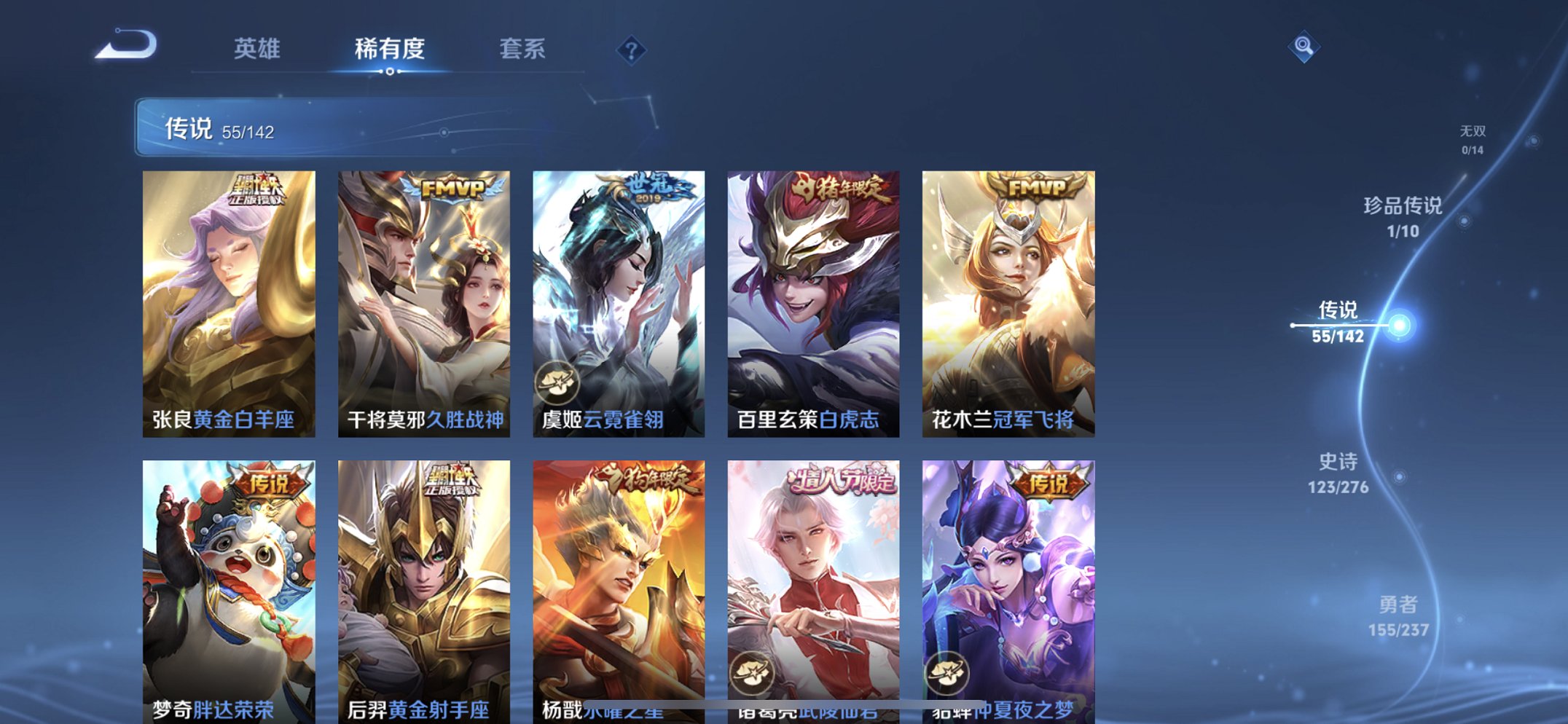Open the 张良黄金白羊座 skin card
The height and width of the screenshot is (724, 1568).
pos(229,299)
